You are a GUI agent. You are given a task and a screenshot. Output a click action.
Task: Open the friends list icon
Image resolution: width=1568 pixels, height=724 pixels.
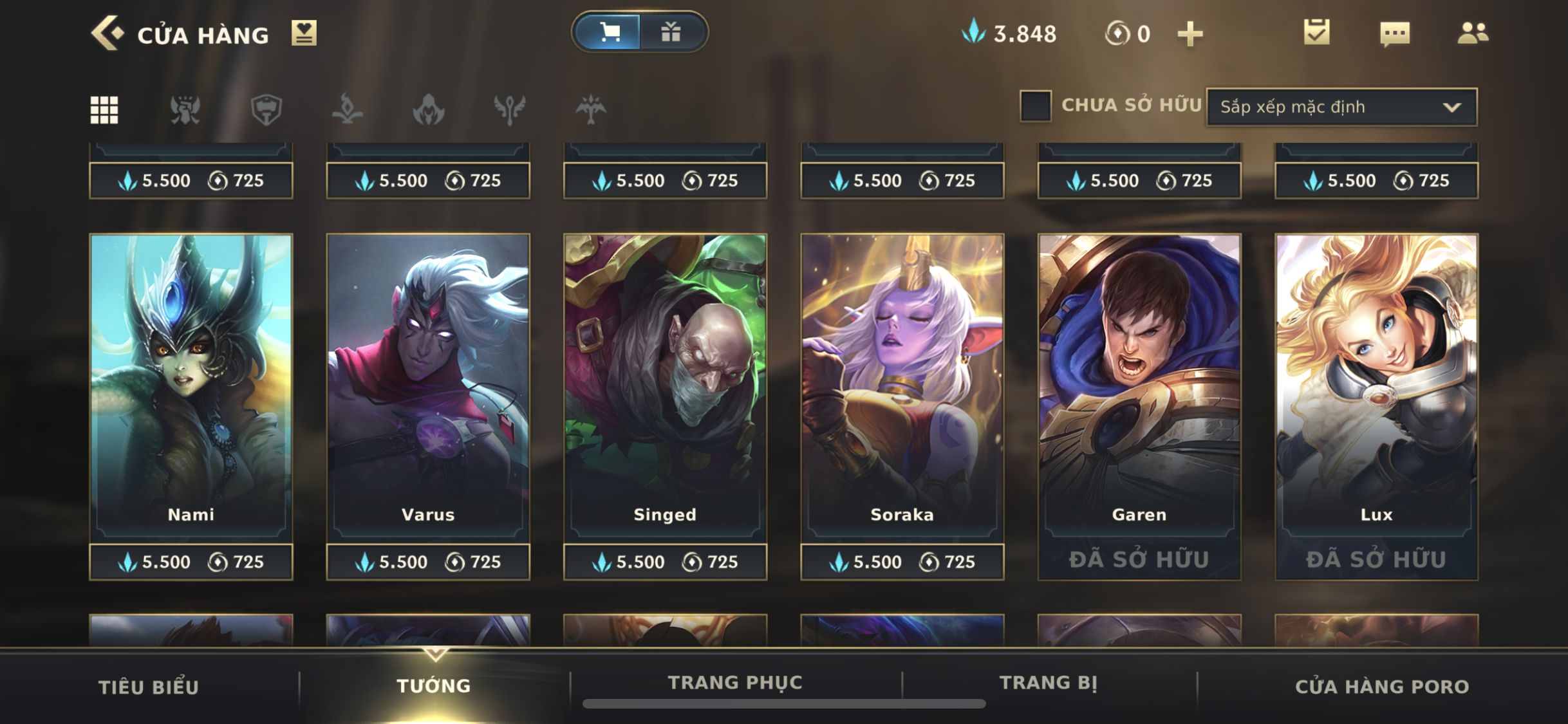[1473, 33]
